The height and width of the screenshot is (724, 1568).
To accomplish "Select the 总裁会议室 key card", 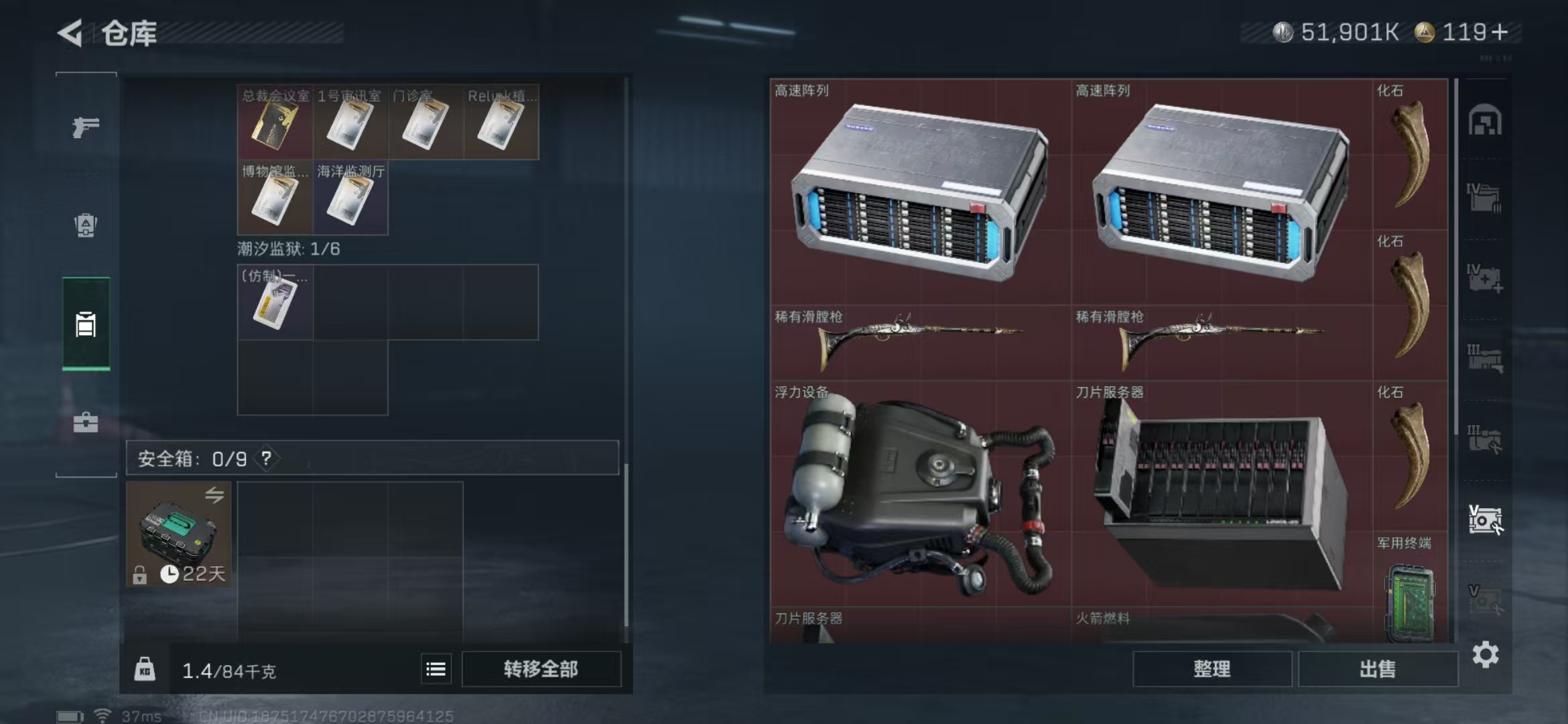I will pyautogui.click(x=275, y=123).
